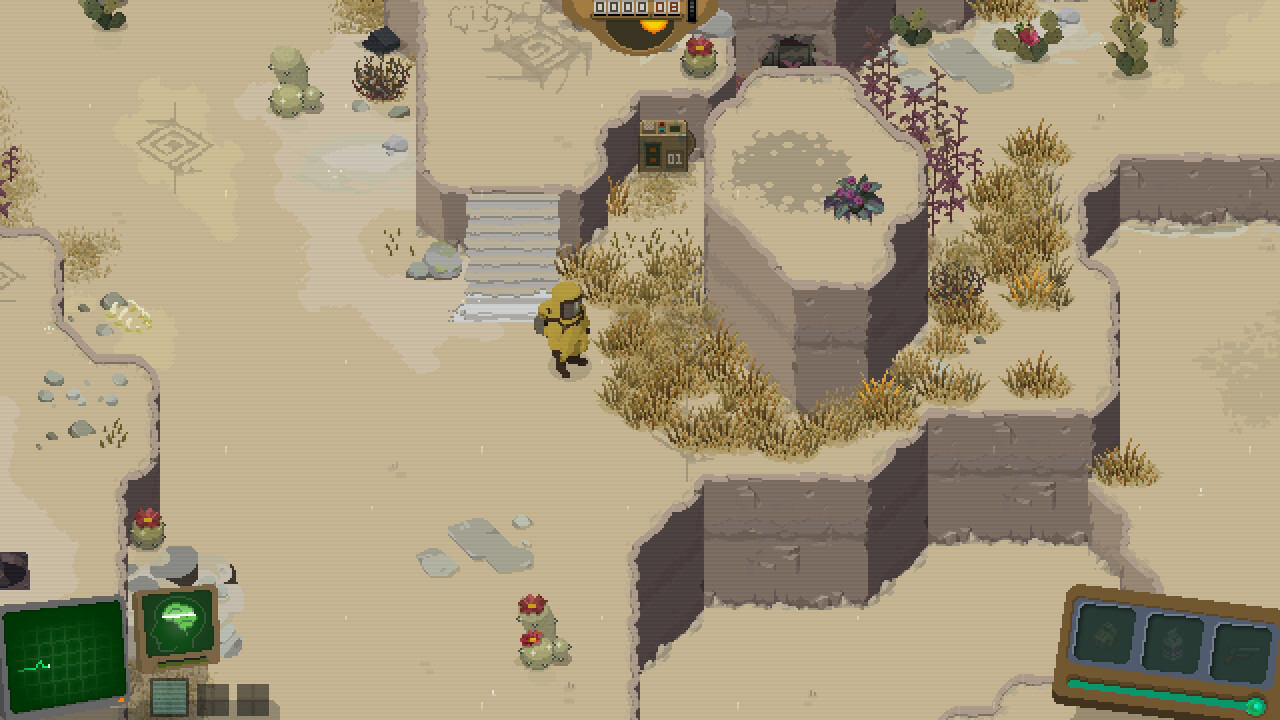Click the heartbeat line on the EKG monitor
Viewport: 1280px width, 720px height.
tap(33, 664)
